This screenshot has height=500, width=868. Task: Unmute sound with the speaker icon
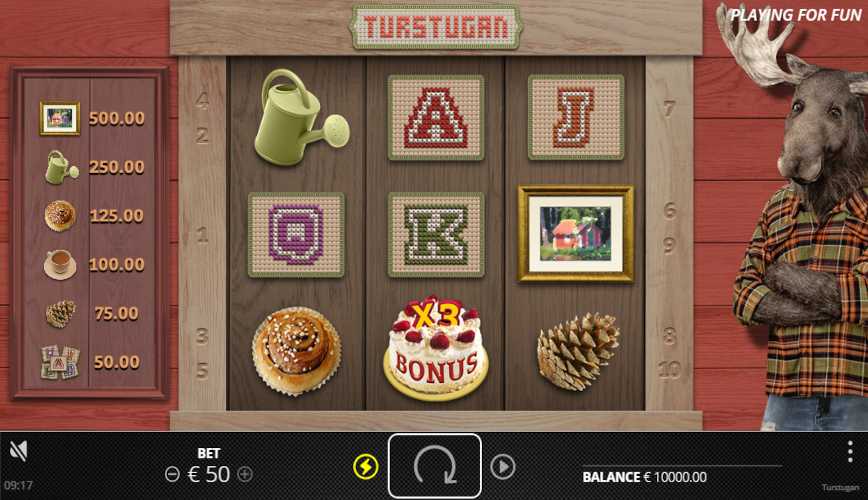tap(18, 452)
